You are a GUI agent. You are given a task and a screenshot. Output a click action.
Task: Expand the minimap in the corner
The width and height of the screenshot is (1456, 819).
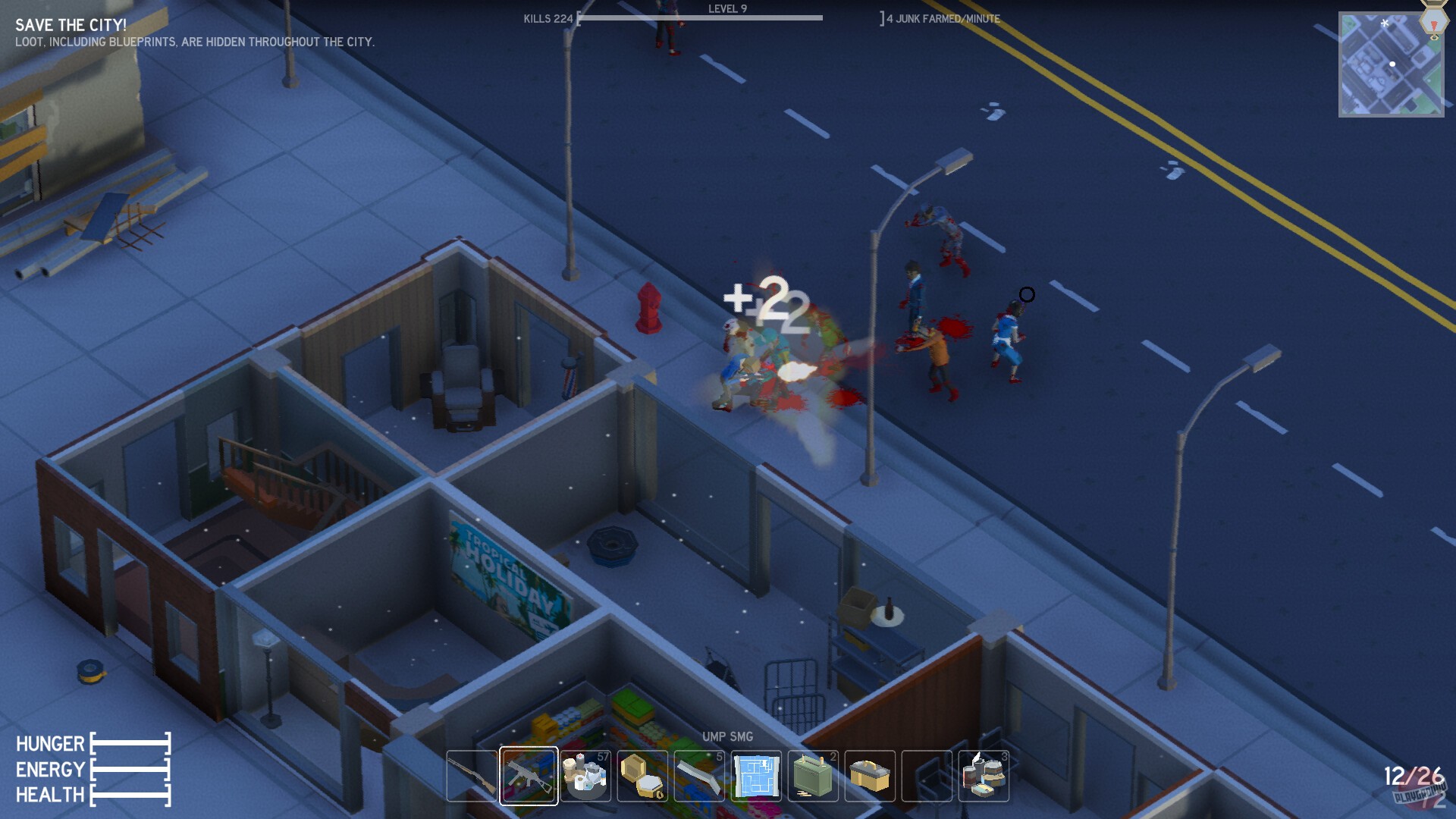pos(1391,64)
